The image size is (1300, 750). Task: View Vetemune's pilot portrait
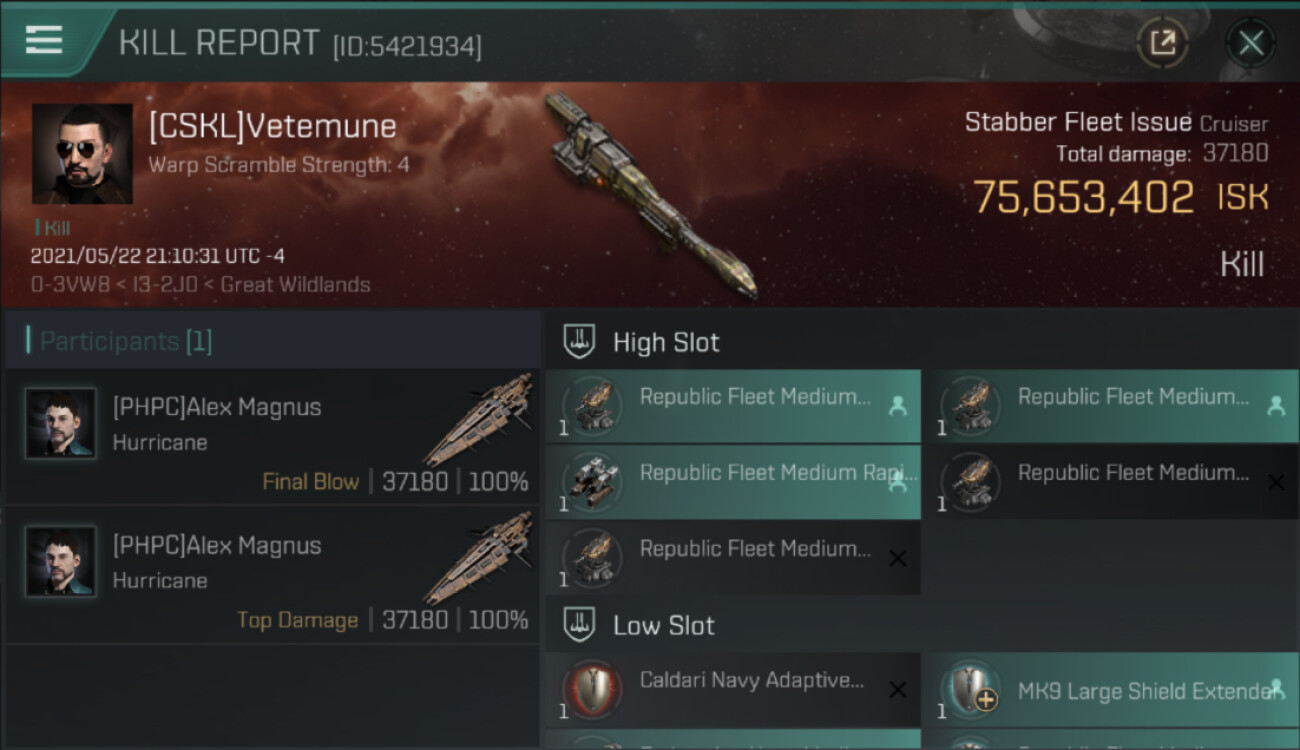click(82, 153)
